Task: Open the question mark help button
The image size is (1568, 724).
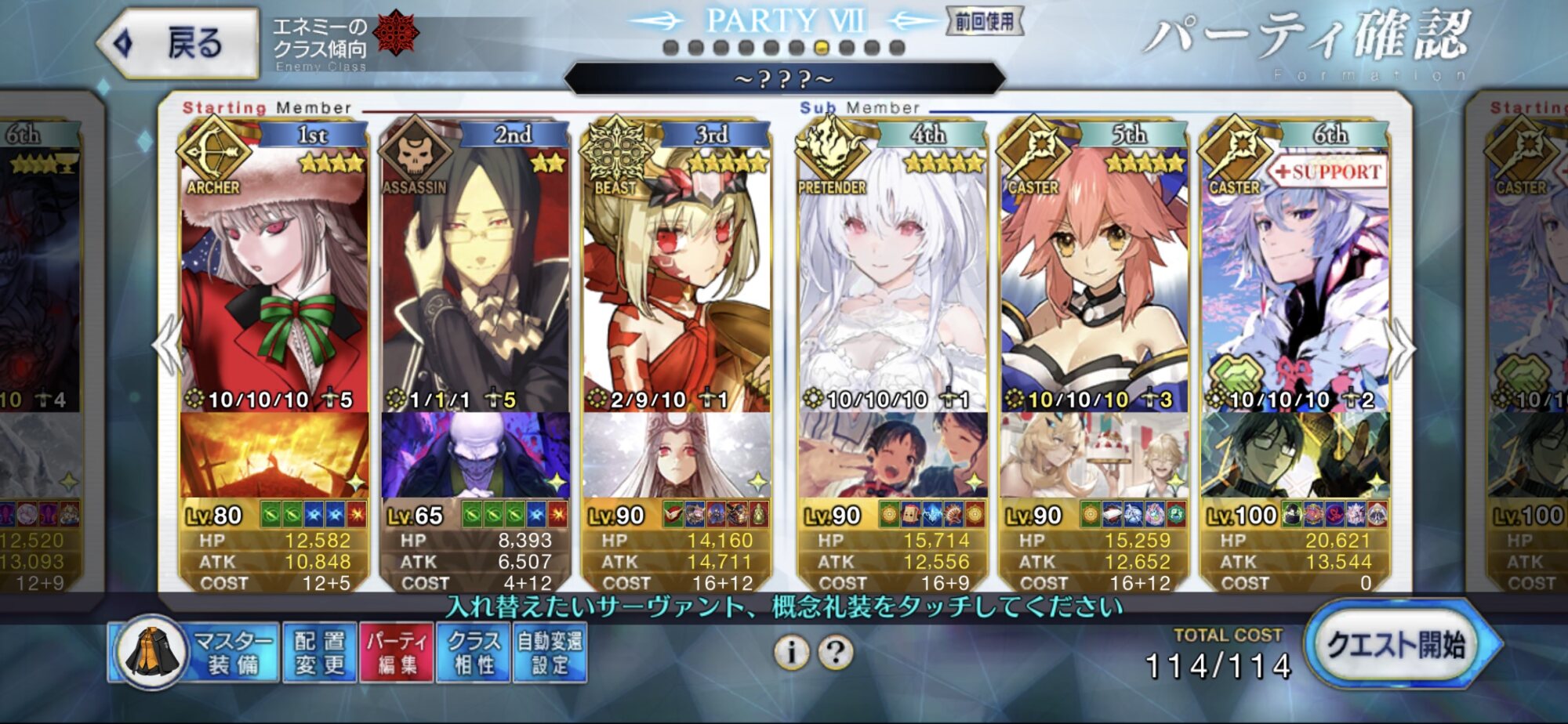Action: [836, 652]
